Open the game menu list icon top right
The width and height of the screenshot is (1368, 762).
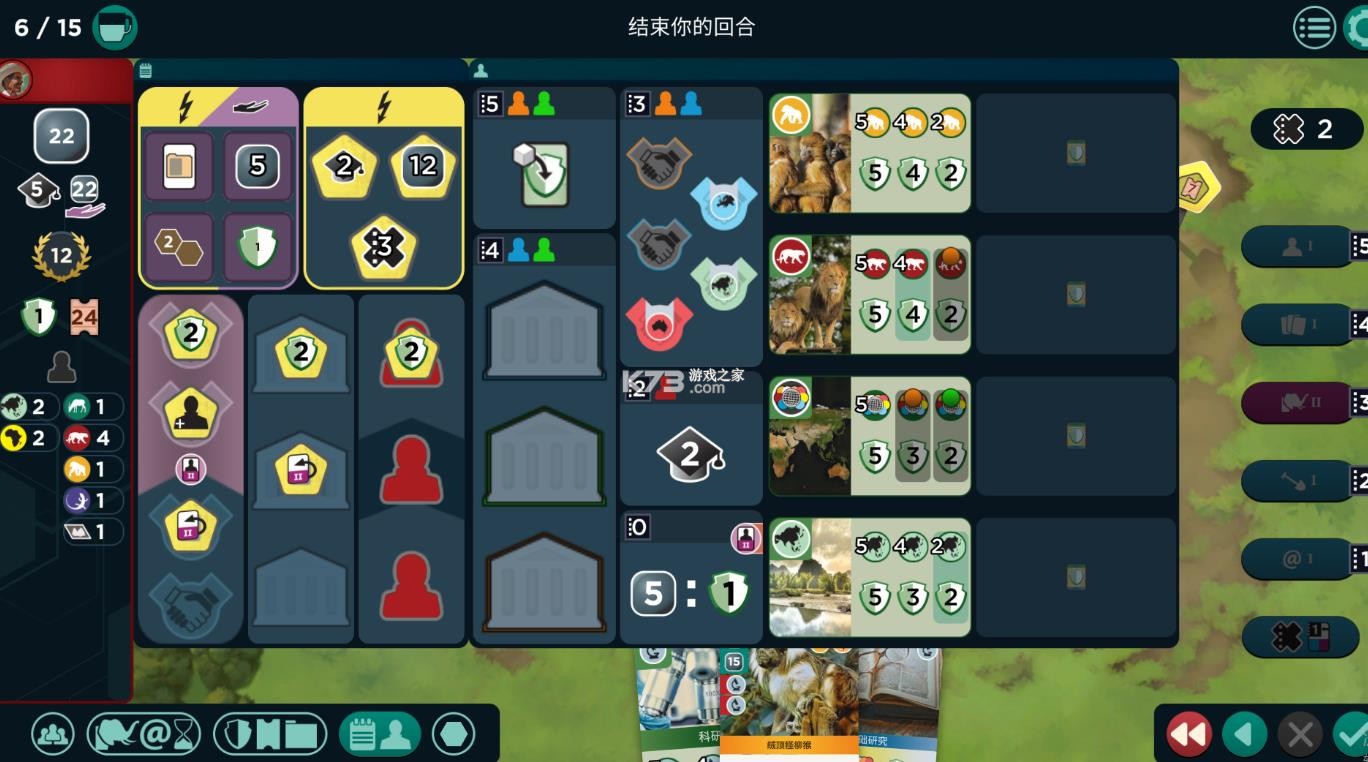(x=1314, y=27)
